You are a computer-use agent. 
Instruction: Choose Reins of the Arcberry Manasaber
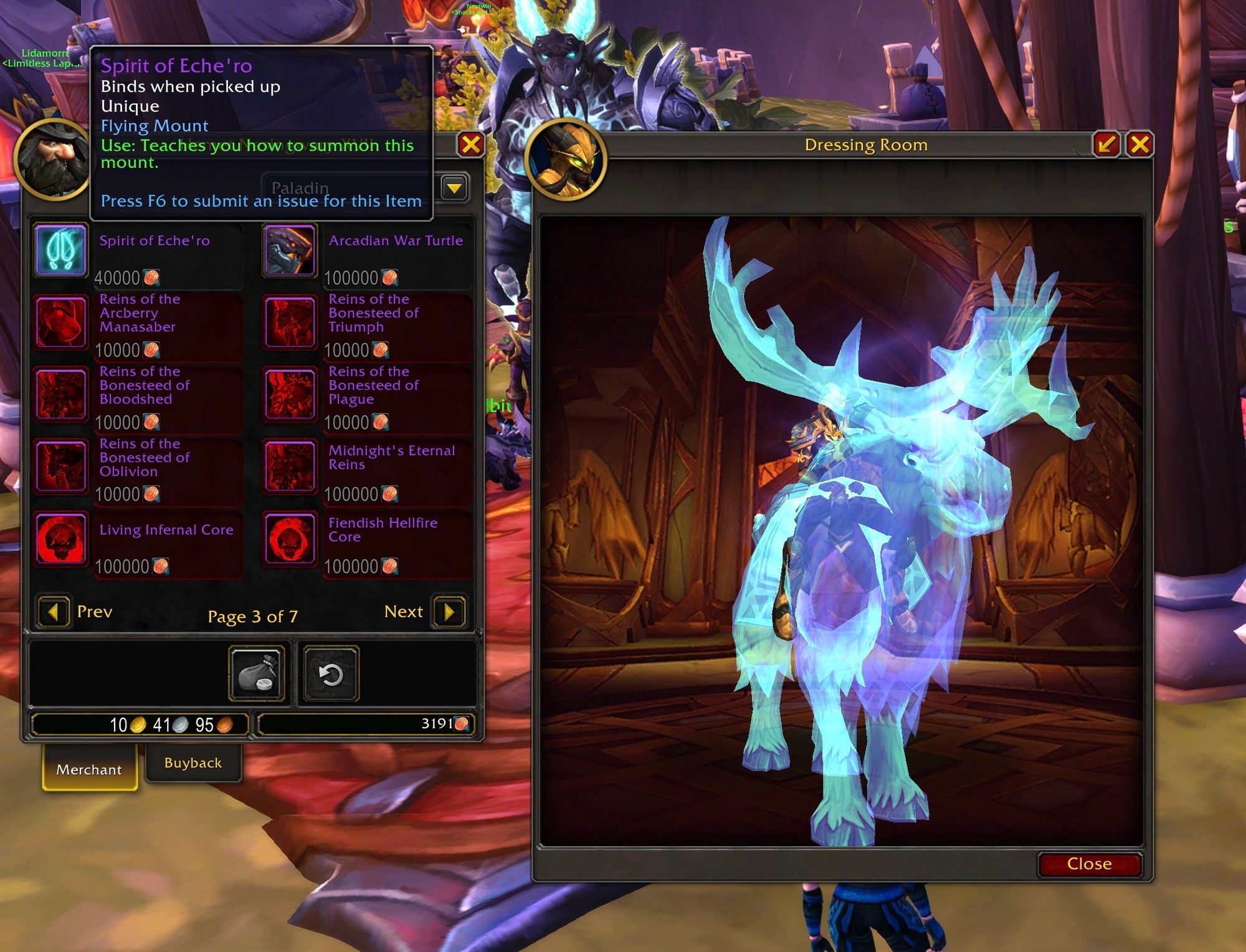pos(60,322)
